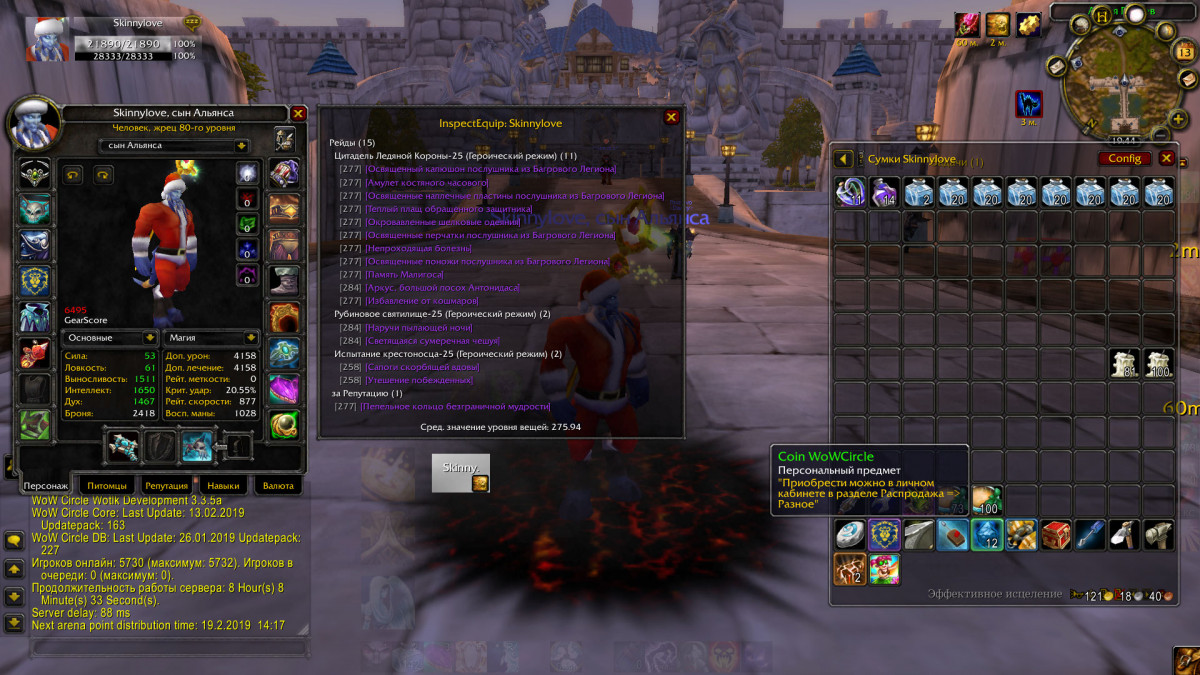
Task: Open the bag Config settings
Action: coord(1124,158)
